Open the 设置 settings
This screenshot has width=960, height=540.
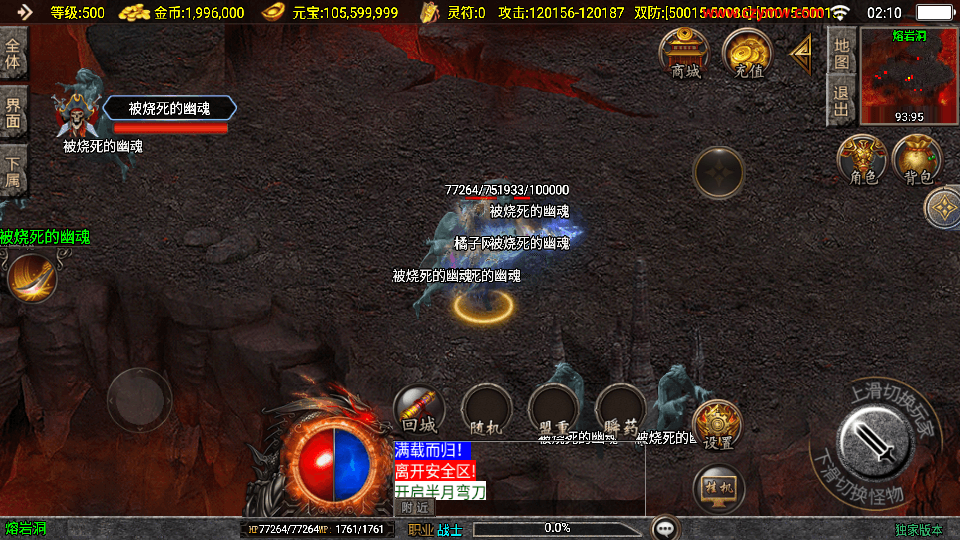tap(718, 425)
